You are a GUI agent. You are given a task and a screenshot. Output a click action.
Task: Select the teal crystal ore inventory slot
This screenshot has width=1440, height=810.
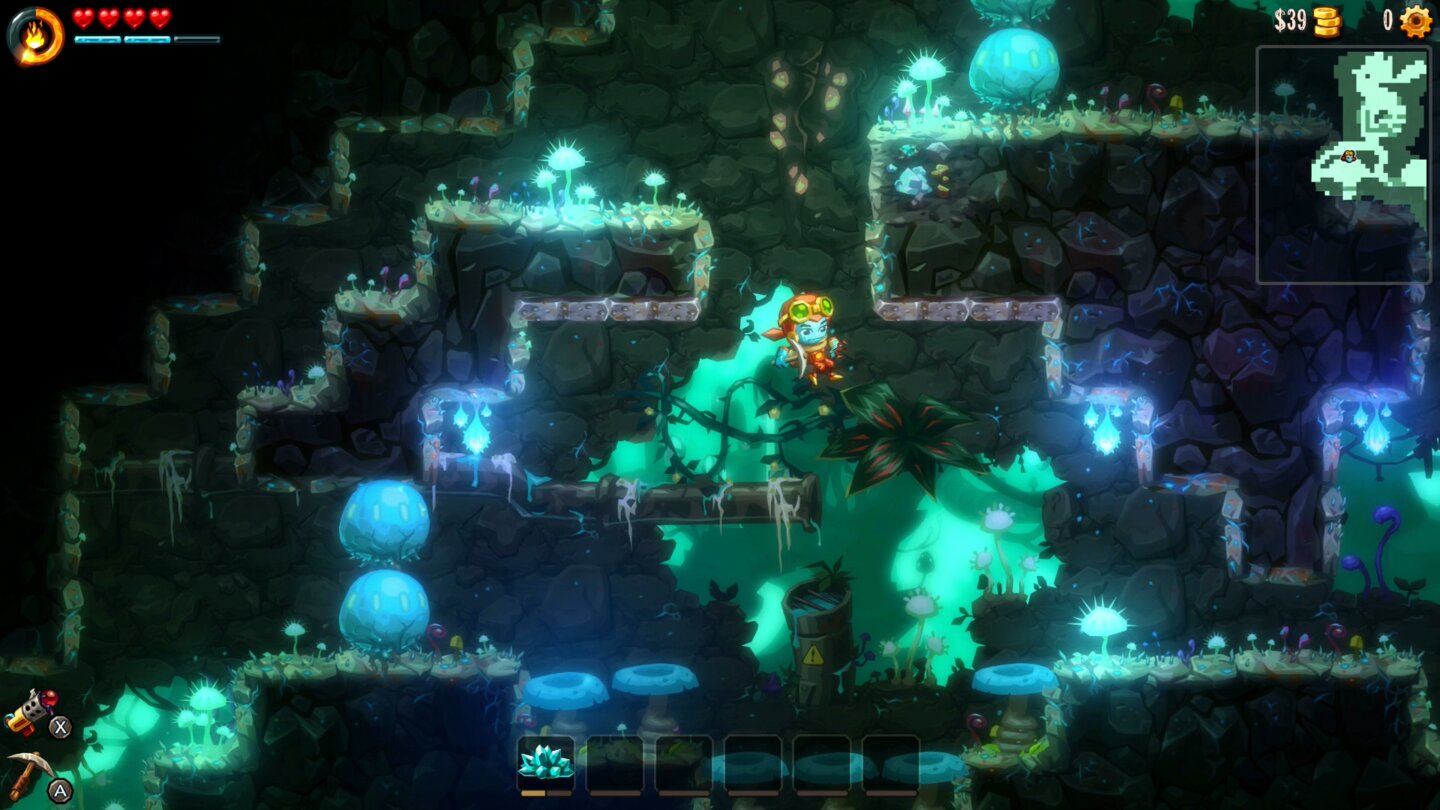[546, 763]
